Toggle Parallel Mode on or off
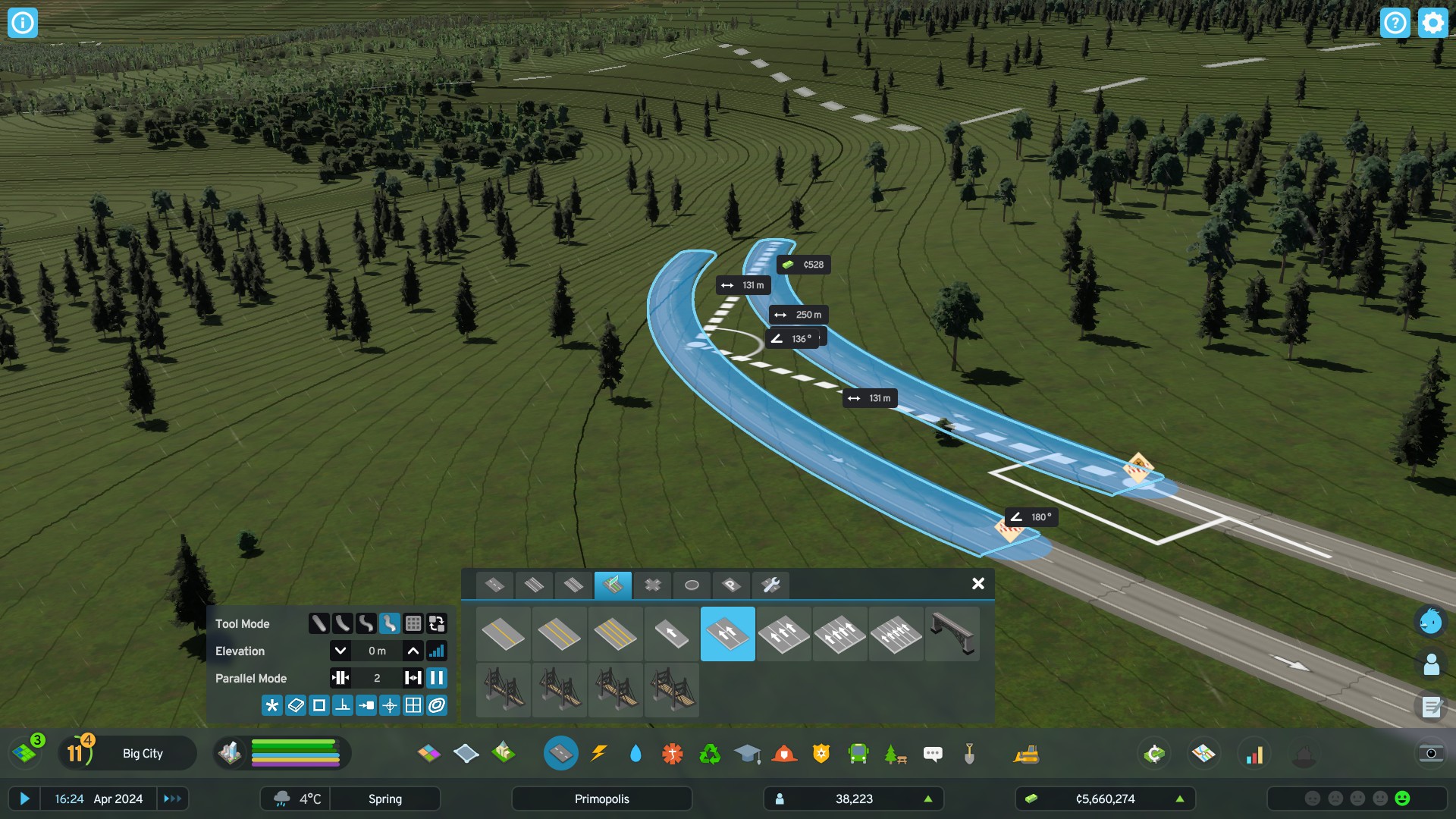Screen dimensions: 1456x819 click(438, 678)
